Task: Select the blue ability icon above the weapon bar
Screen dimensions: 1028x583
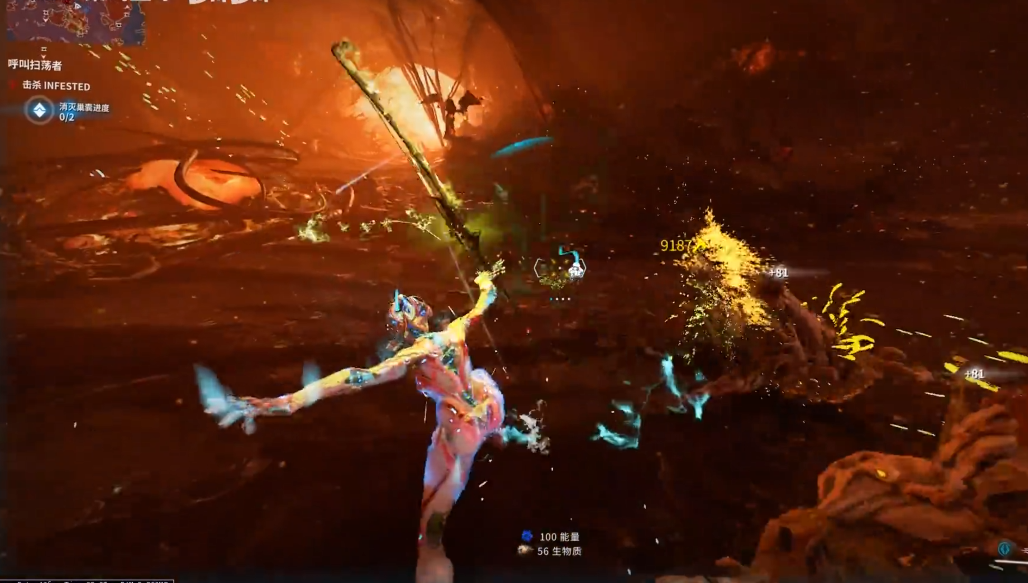Action: (x=1003, y=548)
